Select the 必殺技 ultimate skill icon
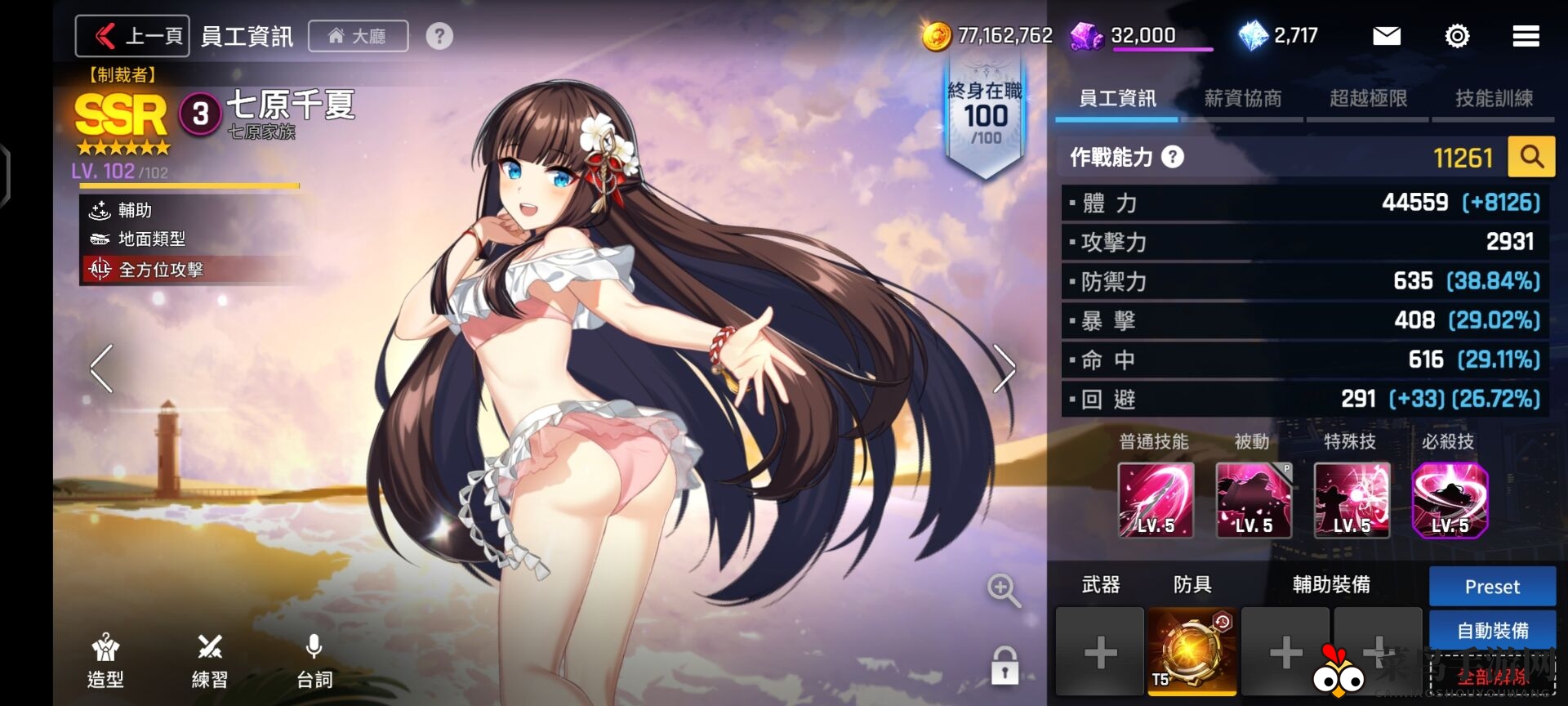Image resolution: width=1568 pixels, height=706 pixels. point(1450,500)
